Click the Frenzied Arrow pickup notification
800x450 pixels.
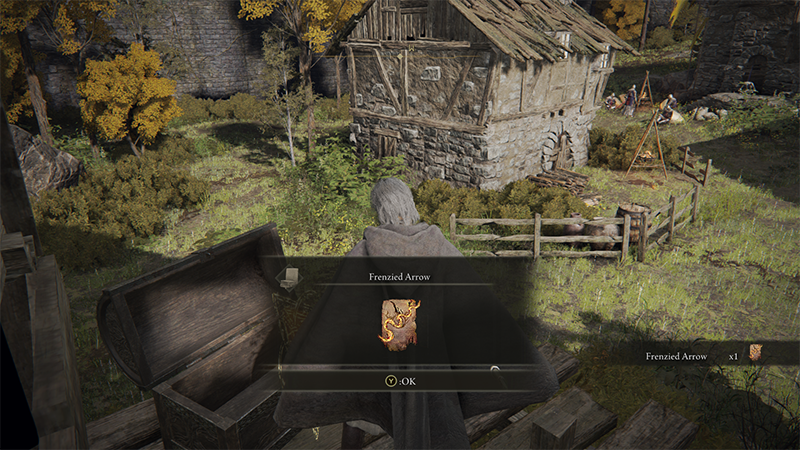[701, 353]
